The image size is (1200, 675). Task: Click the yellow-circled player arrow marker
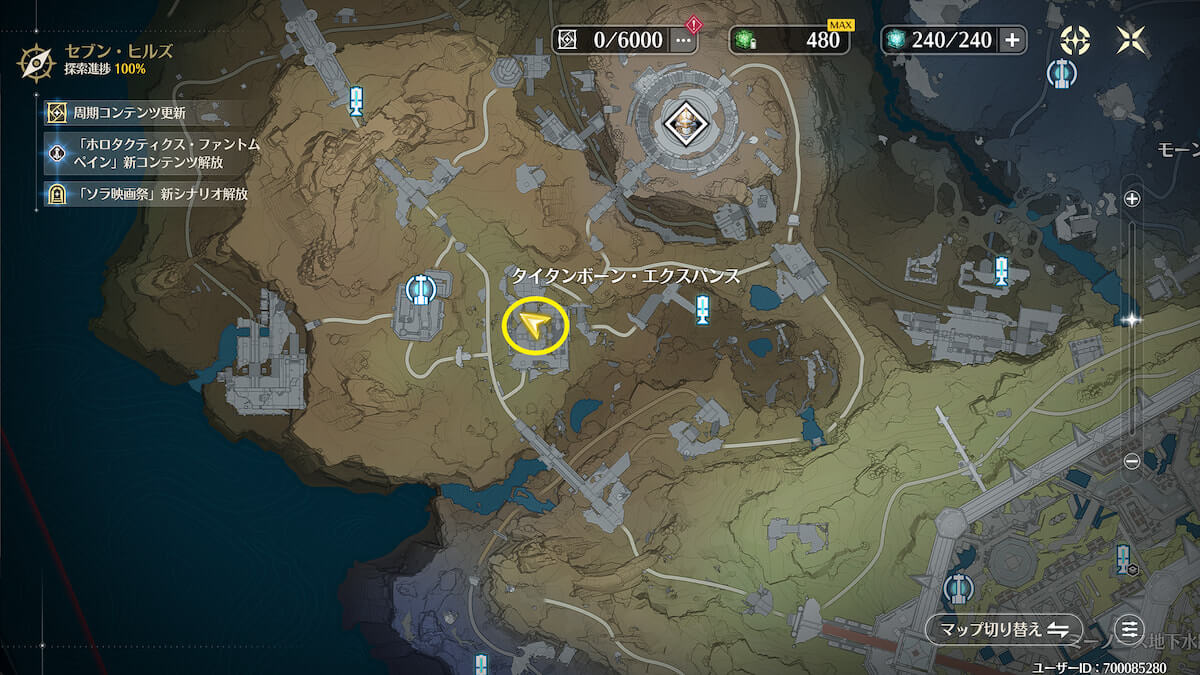[535, 326]
